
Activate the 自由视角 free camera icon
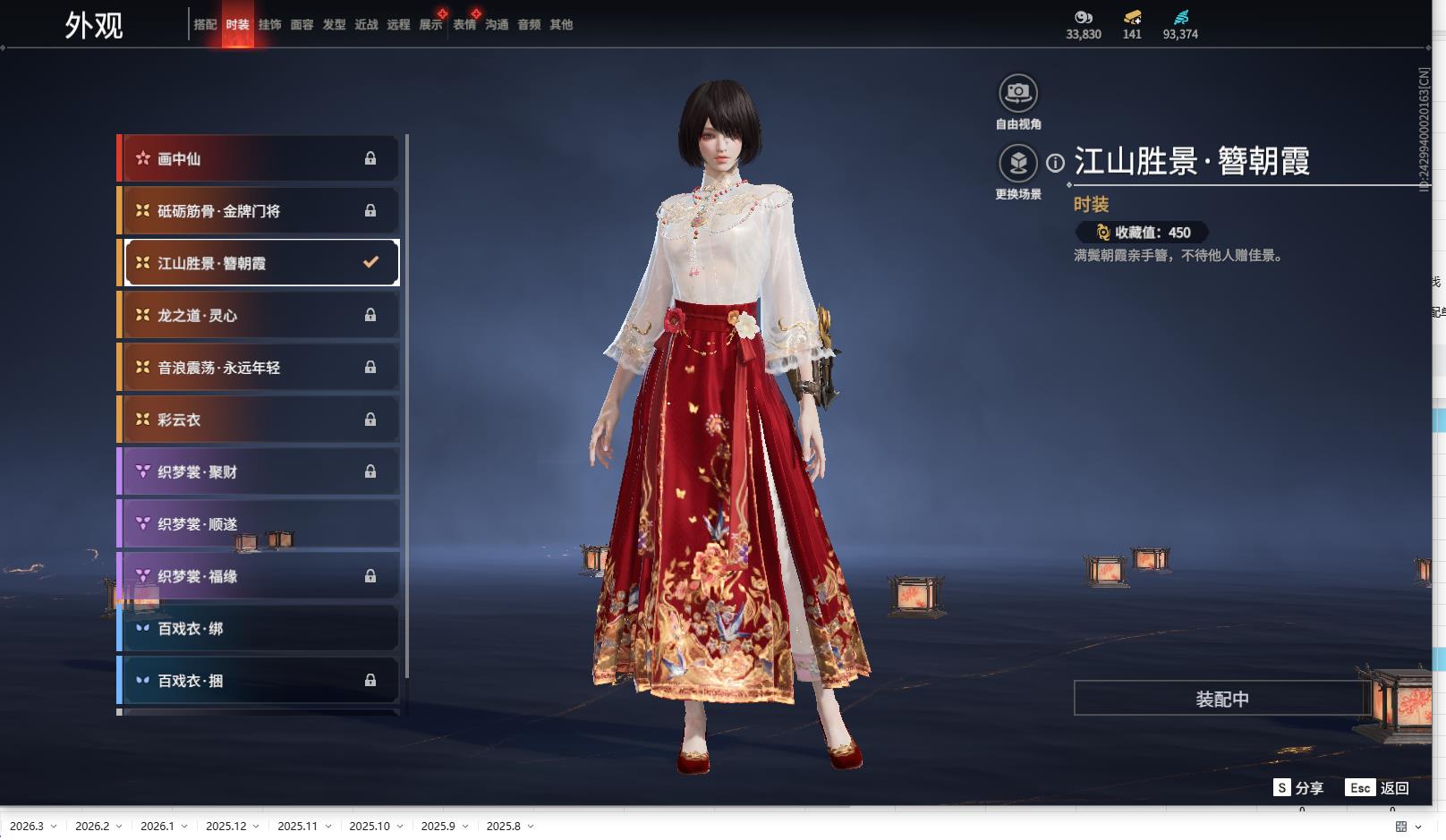[1018, 93]
